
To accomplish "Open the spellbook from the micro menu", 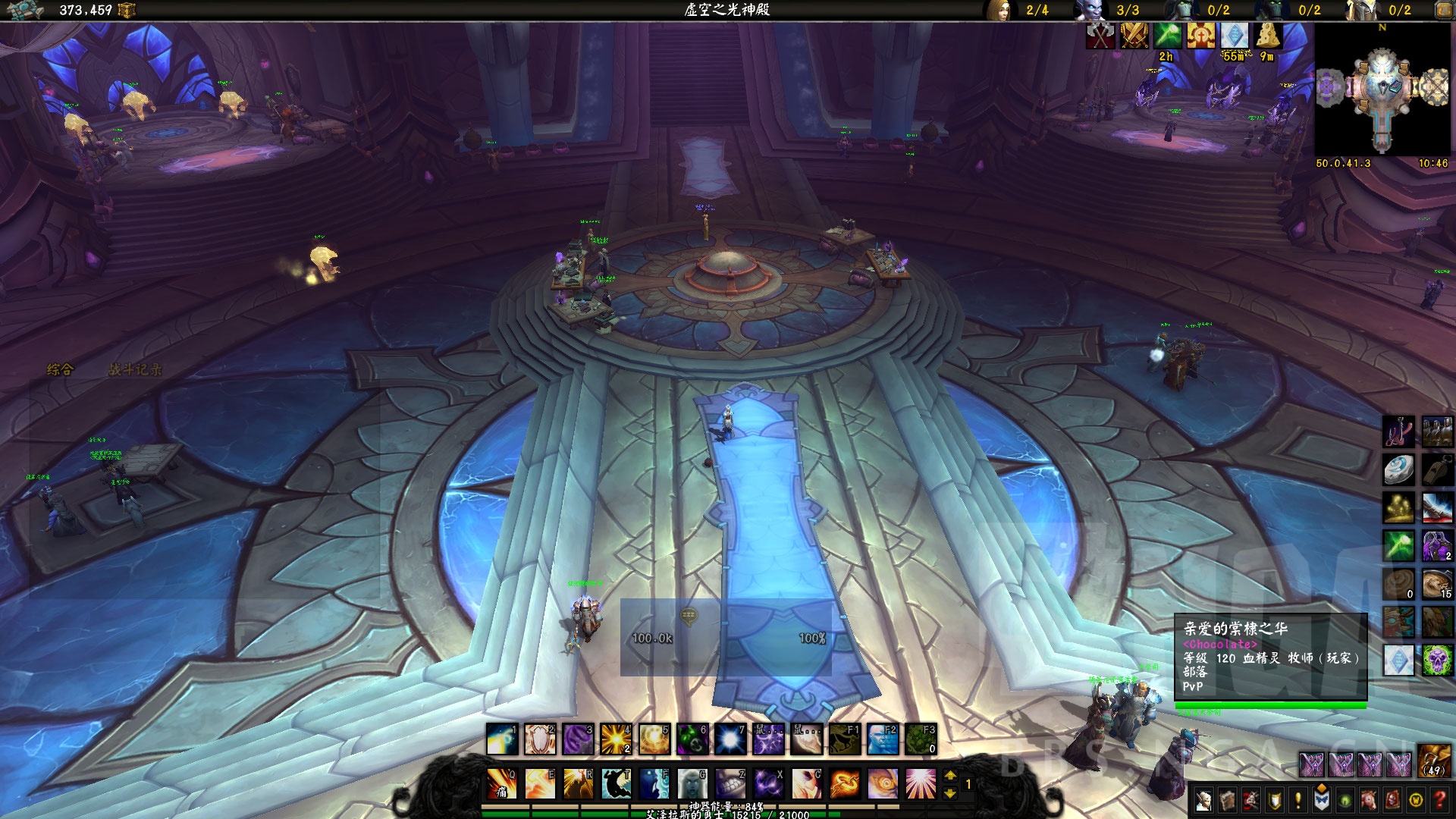I will point(1228,800).
